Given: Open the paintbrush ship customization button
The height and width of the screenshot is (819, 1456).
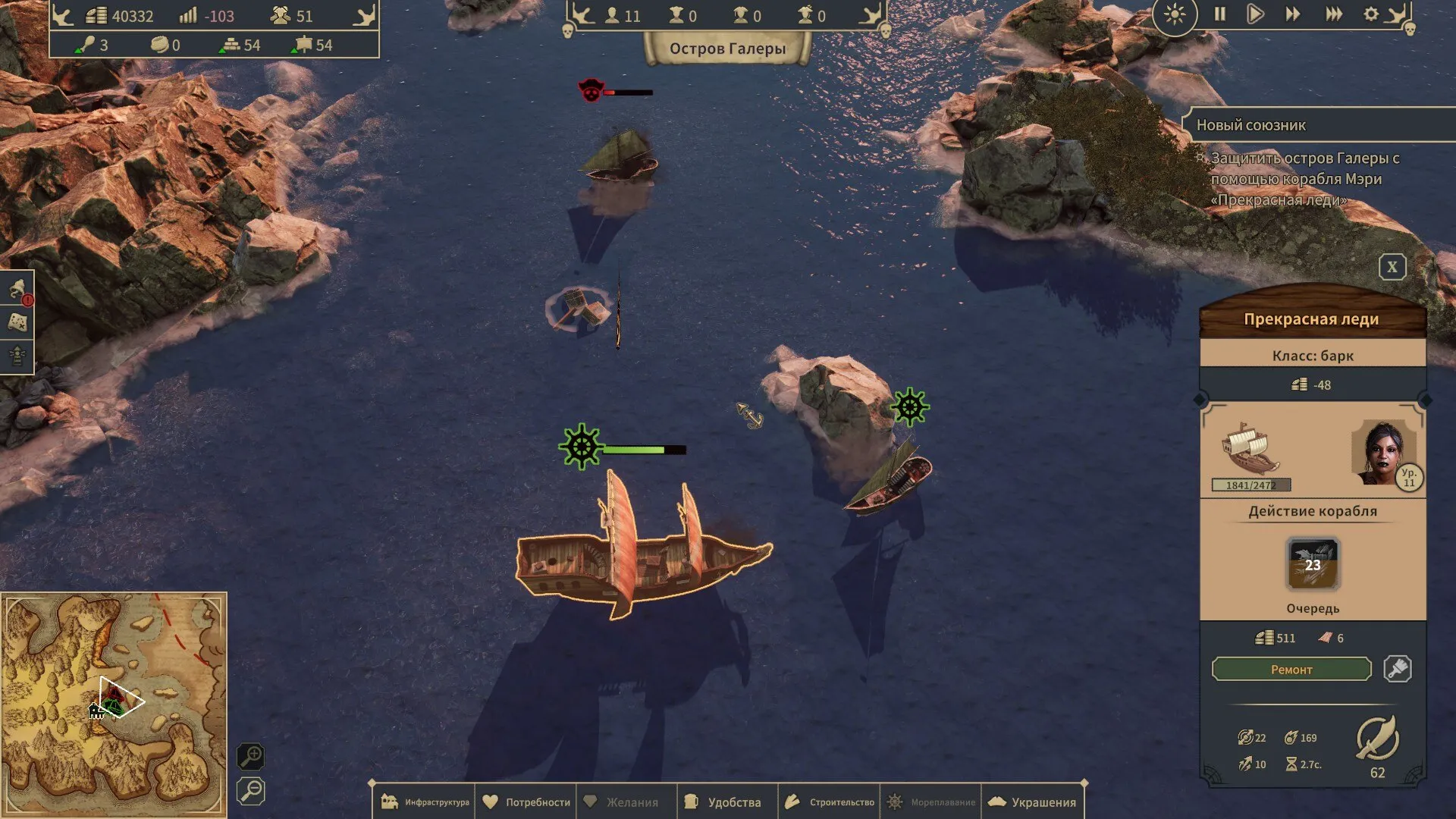Looking at the screenshot, I should 1397,669.
